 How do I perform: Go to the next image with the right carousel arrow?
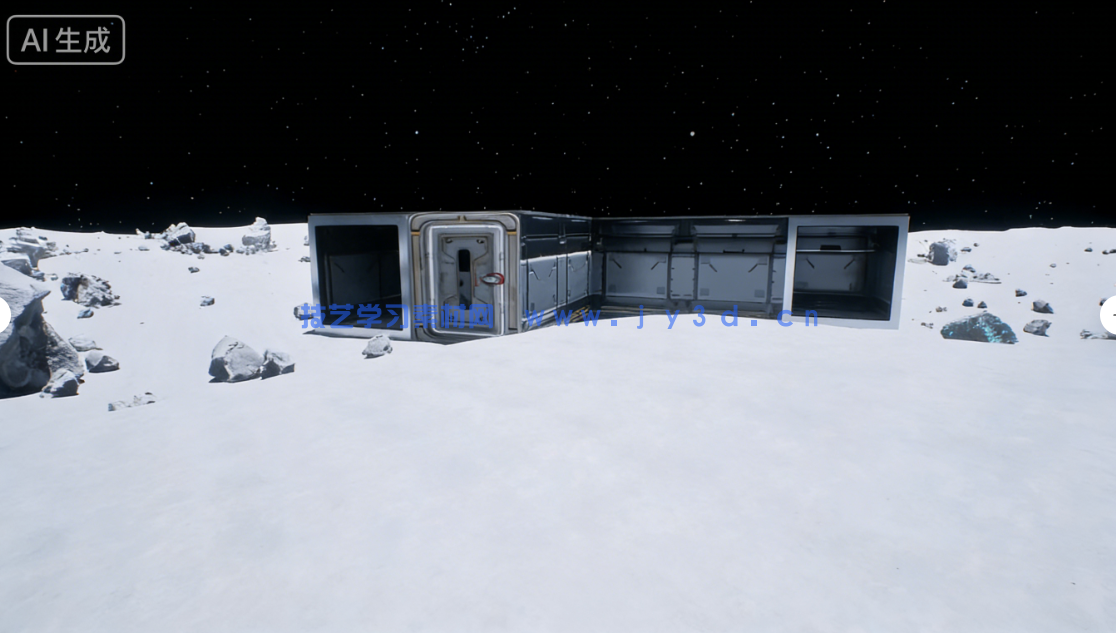tap(1109, 315)
